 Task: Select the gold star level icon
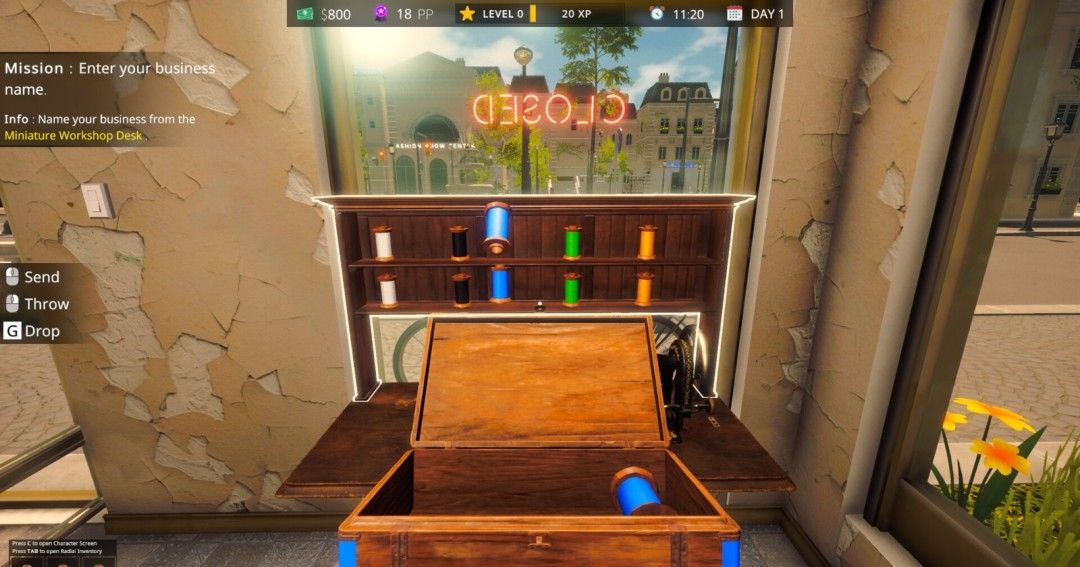coord(467,14)
